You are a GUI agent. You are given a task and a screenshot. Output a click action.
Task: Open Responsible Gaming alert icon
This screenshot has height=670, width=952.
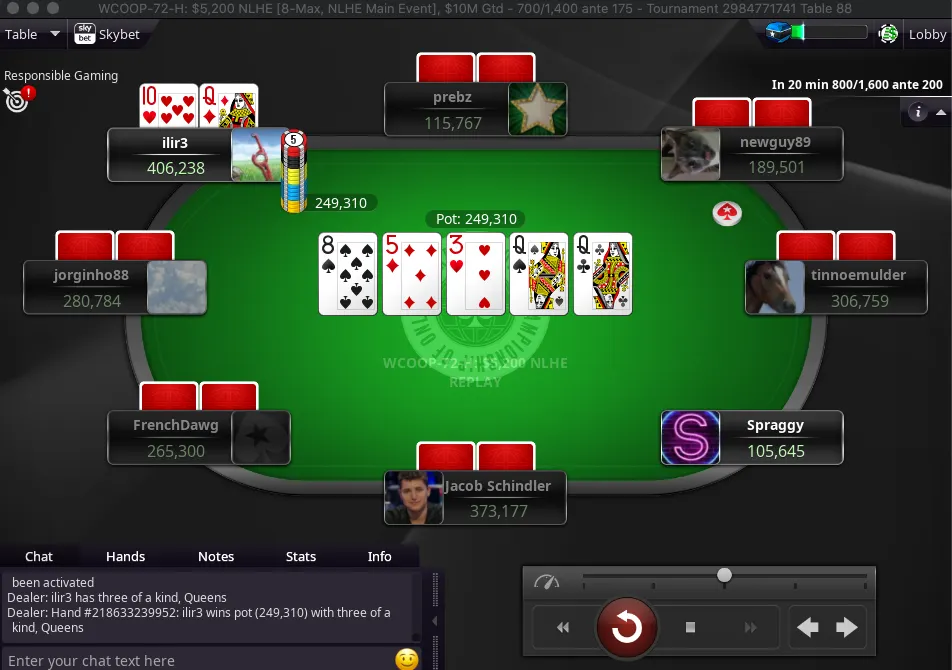[18, 98]
